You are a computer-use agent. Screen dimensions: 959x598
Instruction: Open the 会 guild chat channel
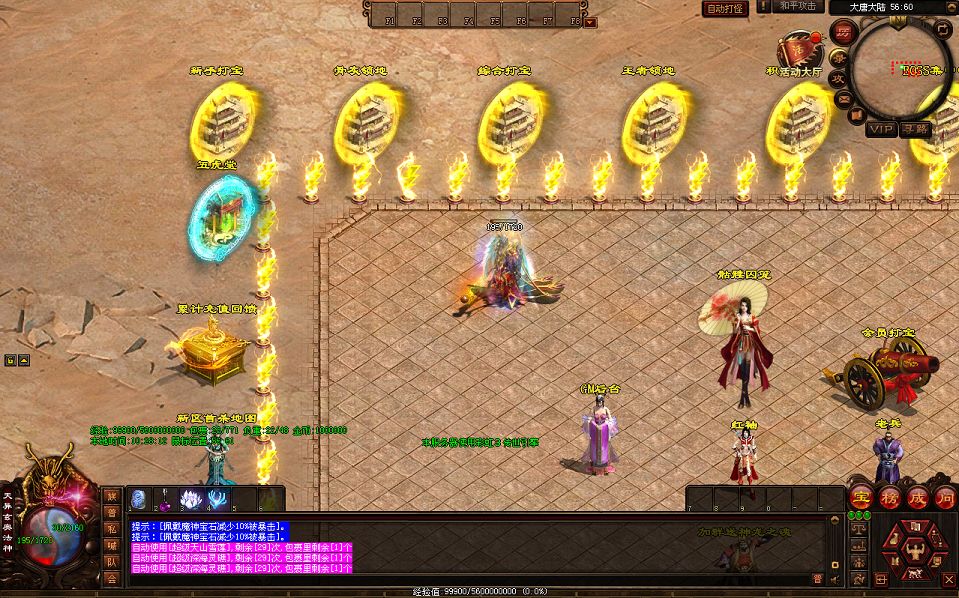click(112, 579)
